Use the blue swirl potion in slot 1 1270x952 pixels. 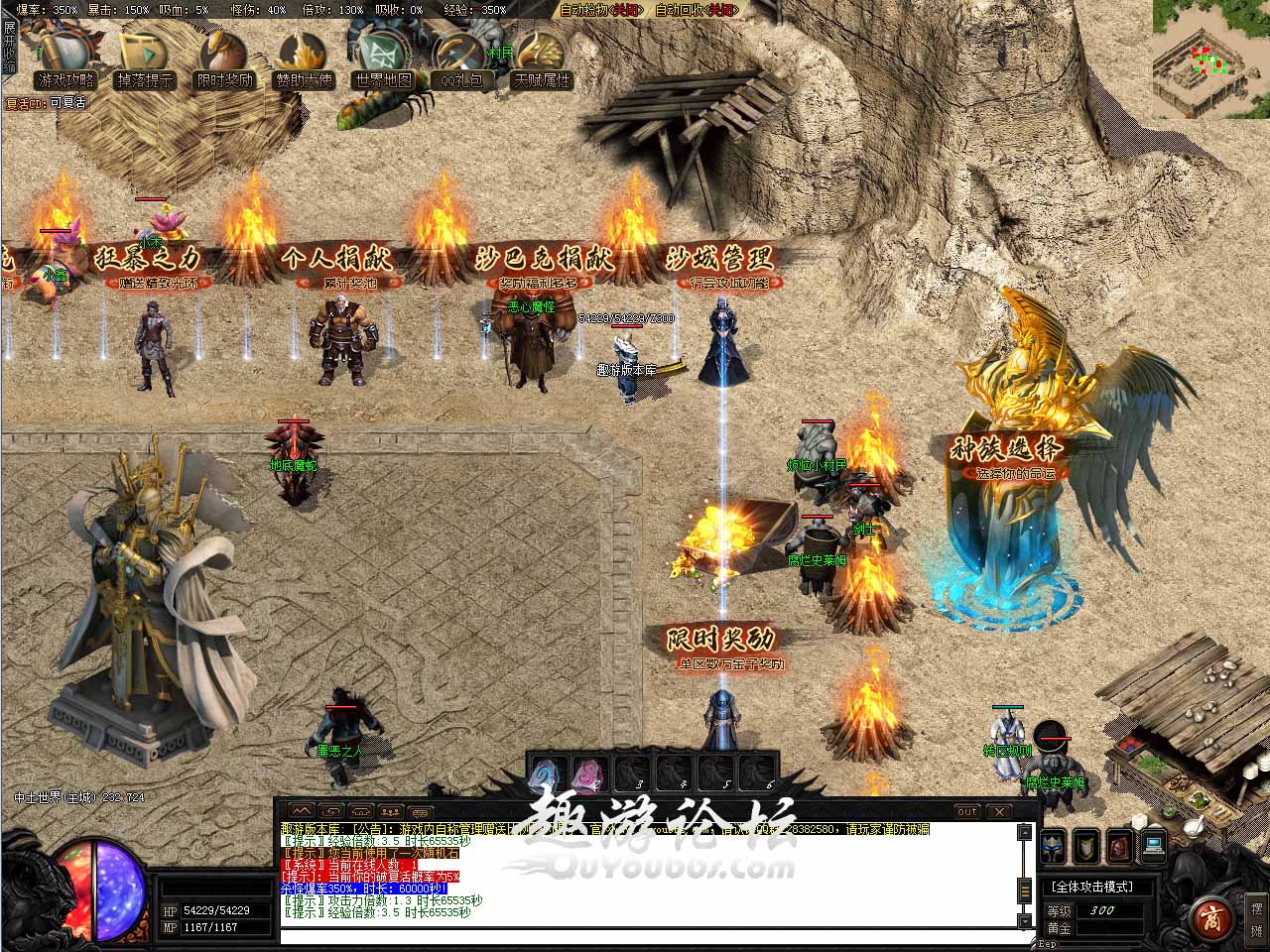coord(547,773)
